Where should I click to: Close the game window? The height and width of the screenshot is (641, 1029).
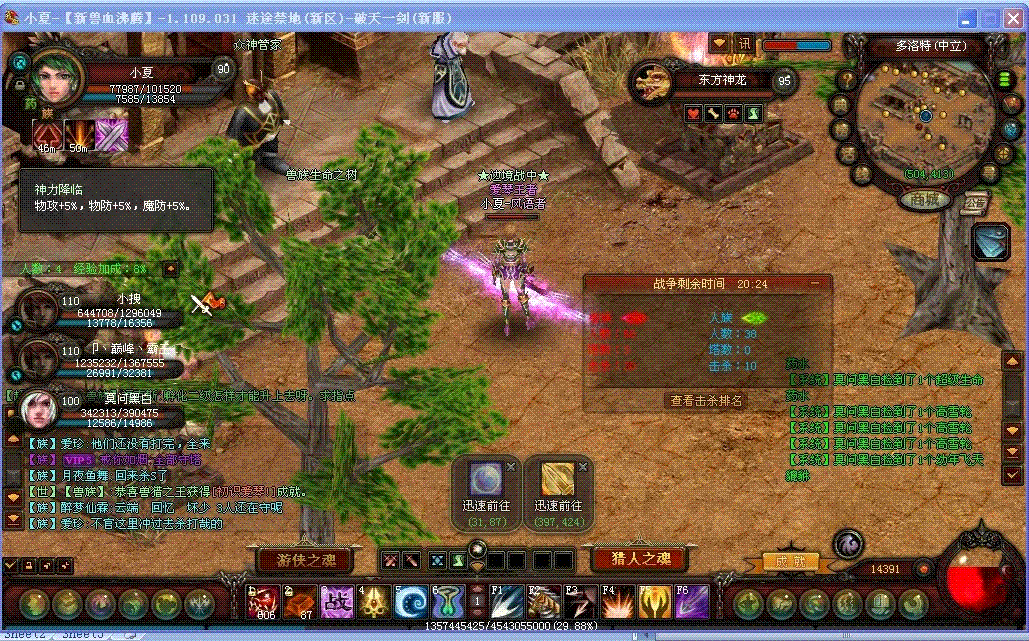tap(1013, 19)
